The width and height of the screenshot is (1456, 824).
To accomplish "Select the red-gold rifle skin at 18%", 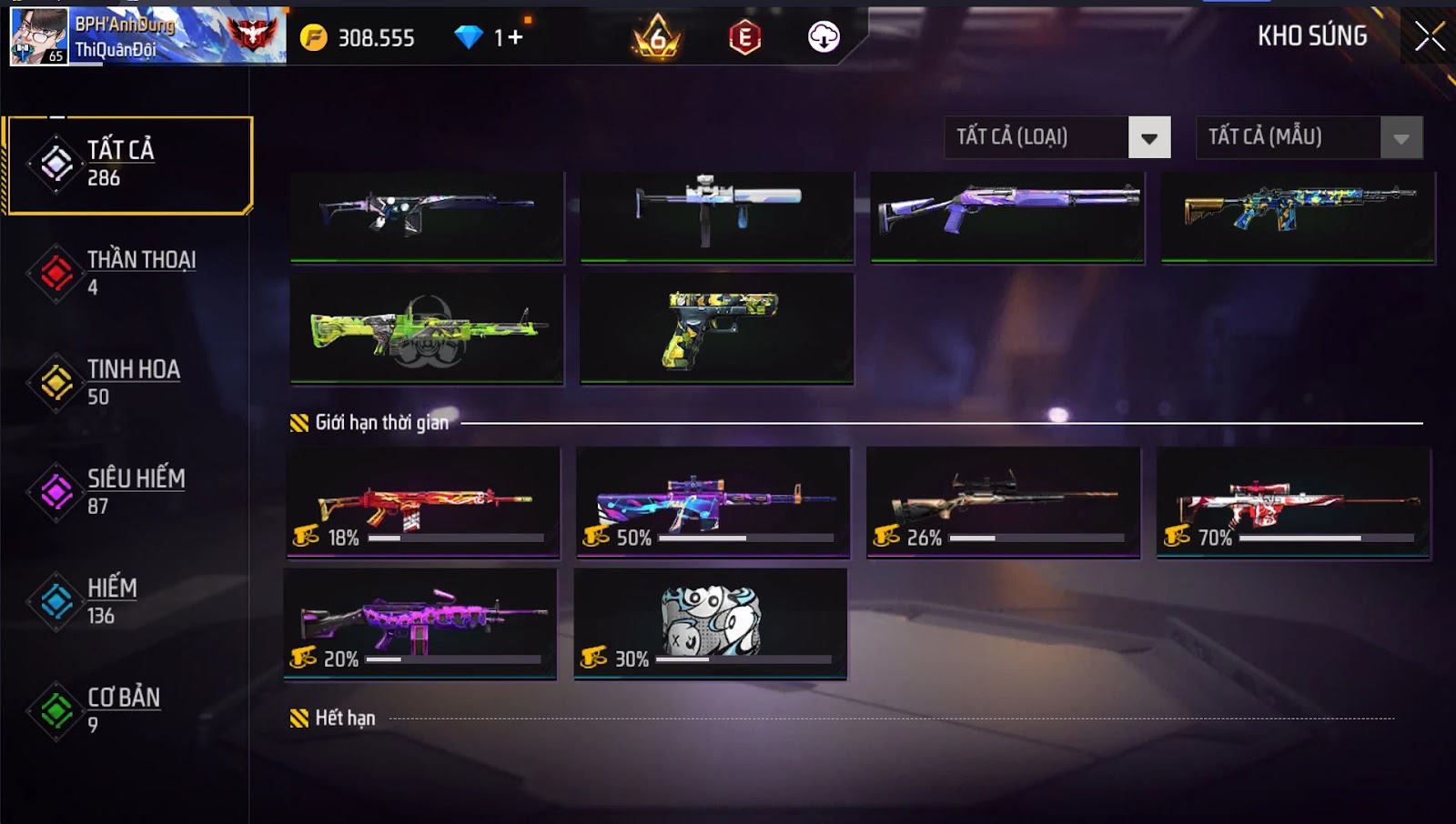I will tap(423, 502).
